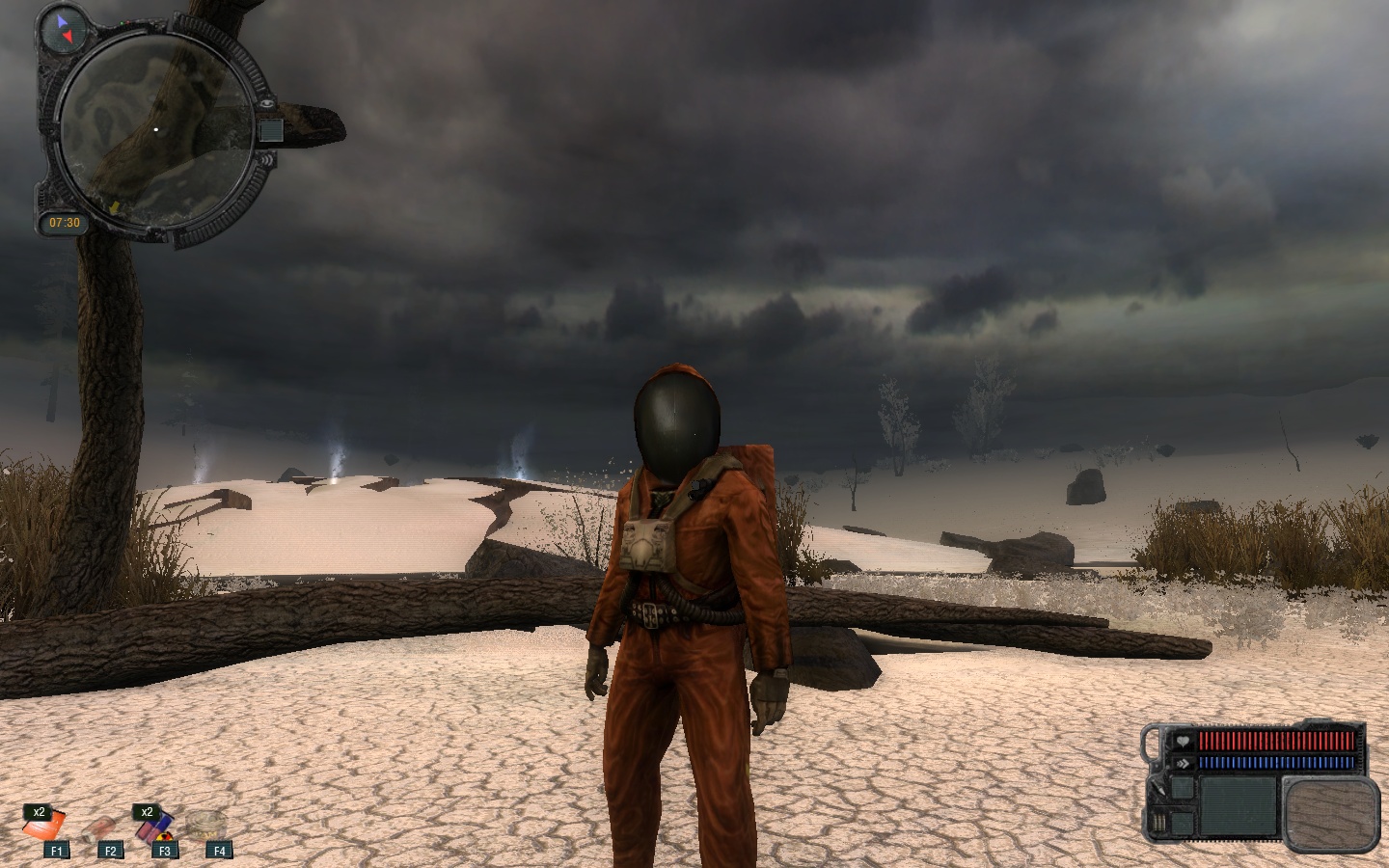The height and width of the screenshot is (868, 1389).
Task: Click the circular minimap
Action: [154, 130]
